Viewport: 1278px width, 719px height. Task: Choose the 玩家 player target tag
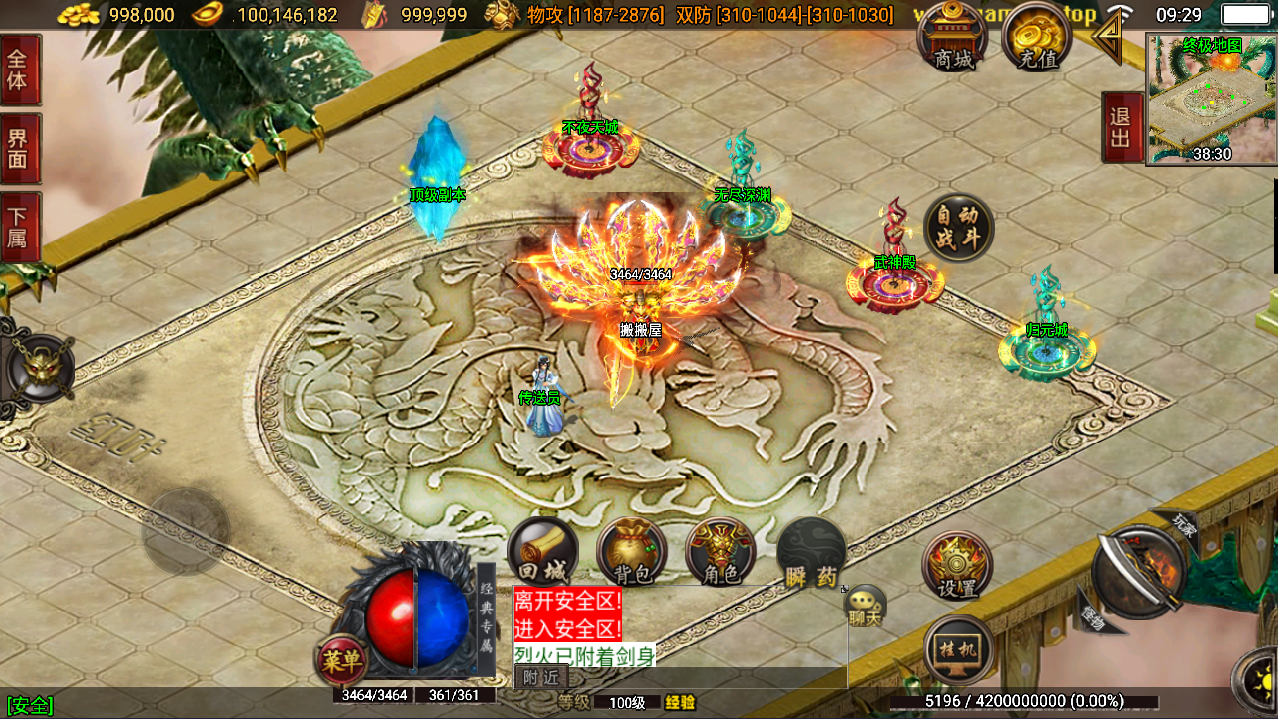coord(1183,522)
